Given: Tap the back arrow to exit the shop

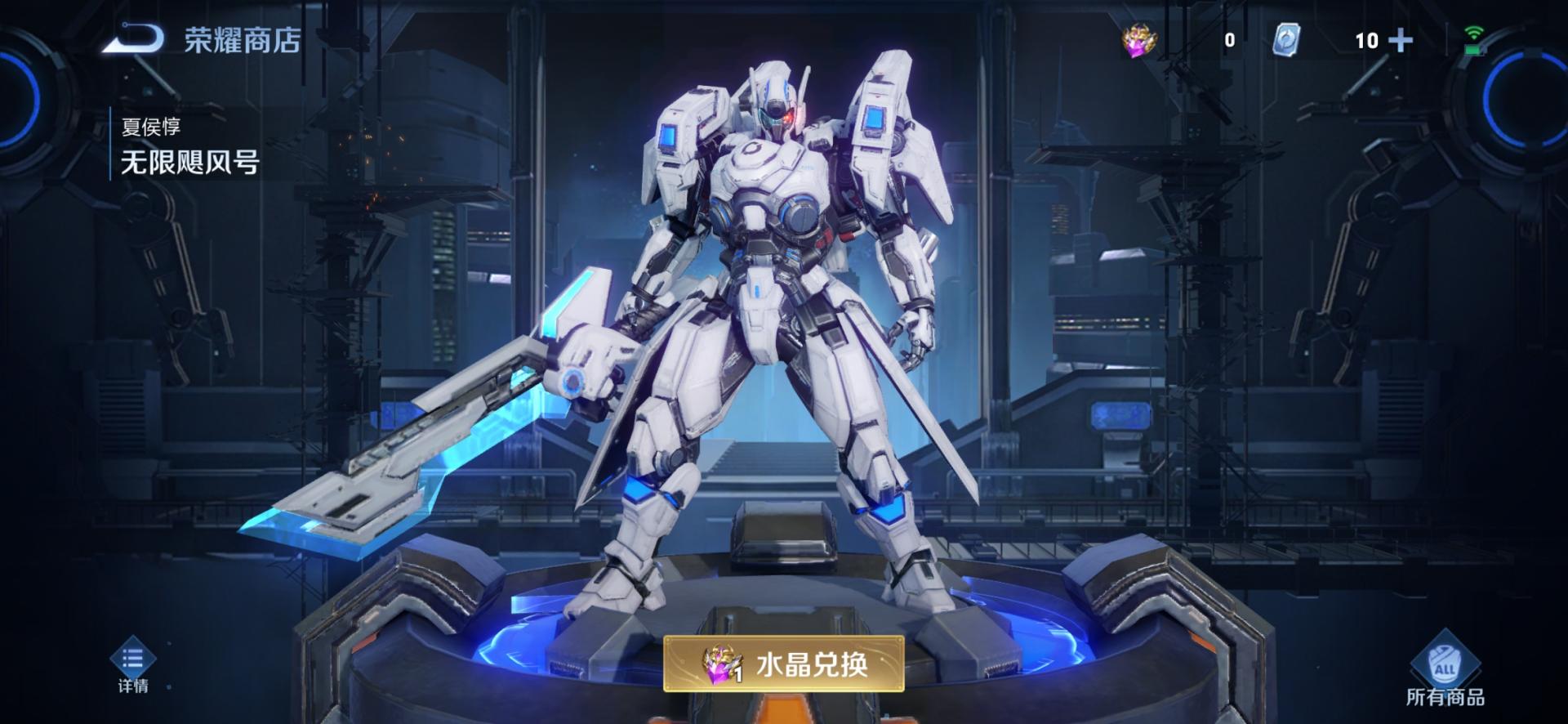Looking at the screenshot, I should [131, 36].
